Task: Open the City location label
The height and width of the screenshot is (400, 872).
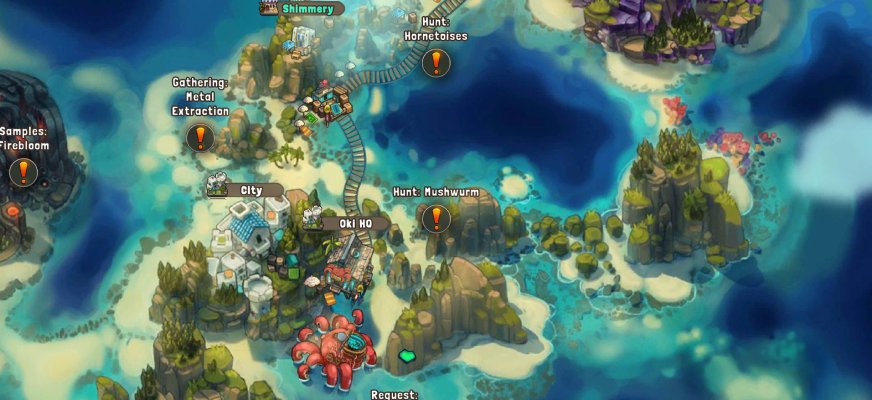Action: pyautogui.click(x=249, y=190)
